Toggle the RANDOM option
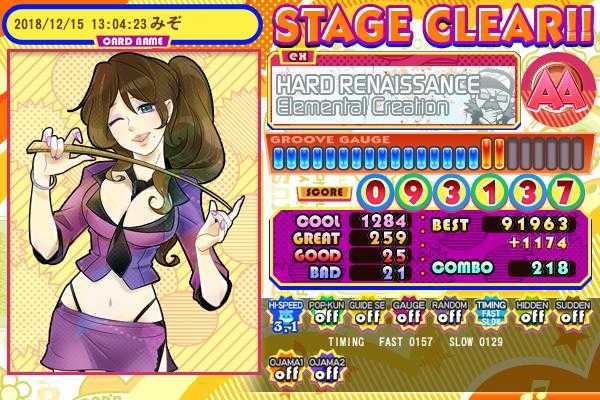 [447, 313]
